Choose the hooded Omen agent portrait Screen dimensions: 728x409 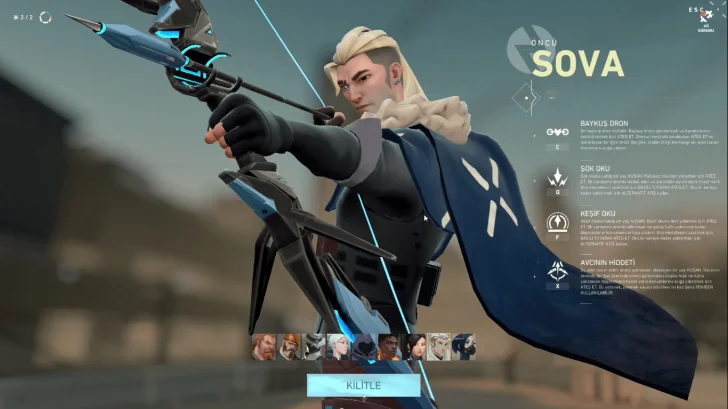point(364,346)
